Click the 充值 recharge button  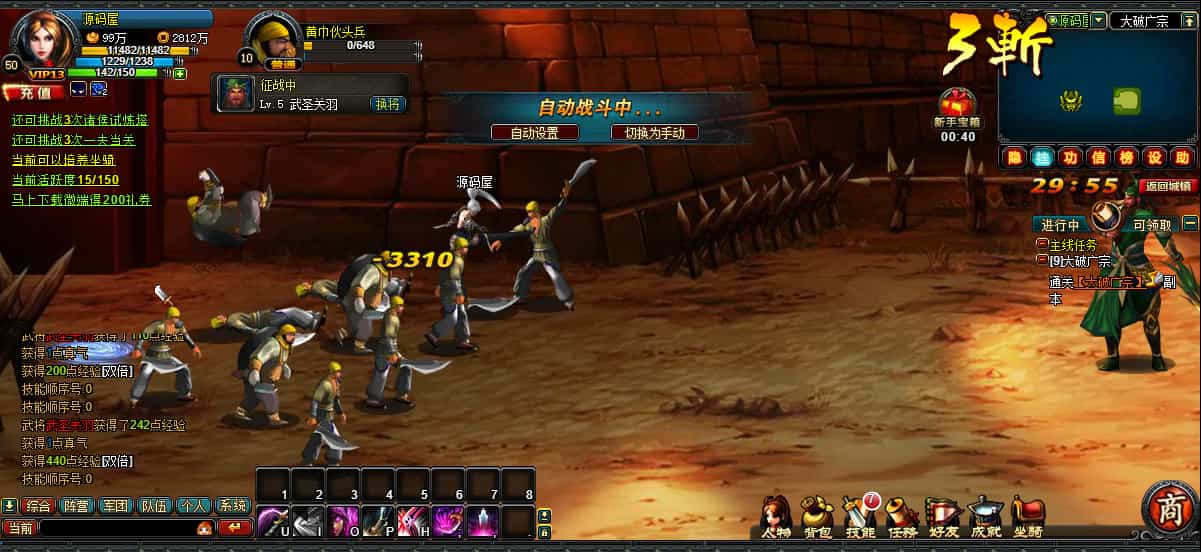coord(34,92)
